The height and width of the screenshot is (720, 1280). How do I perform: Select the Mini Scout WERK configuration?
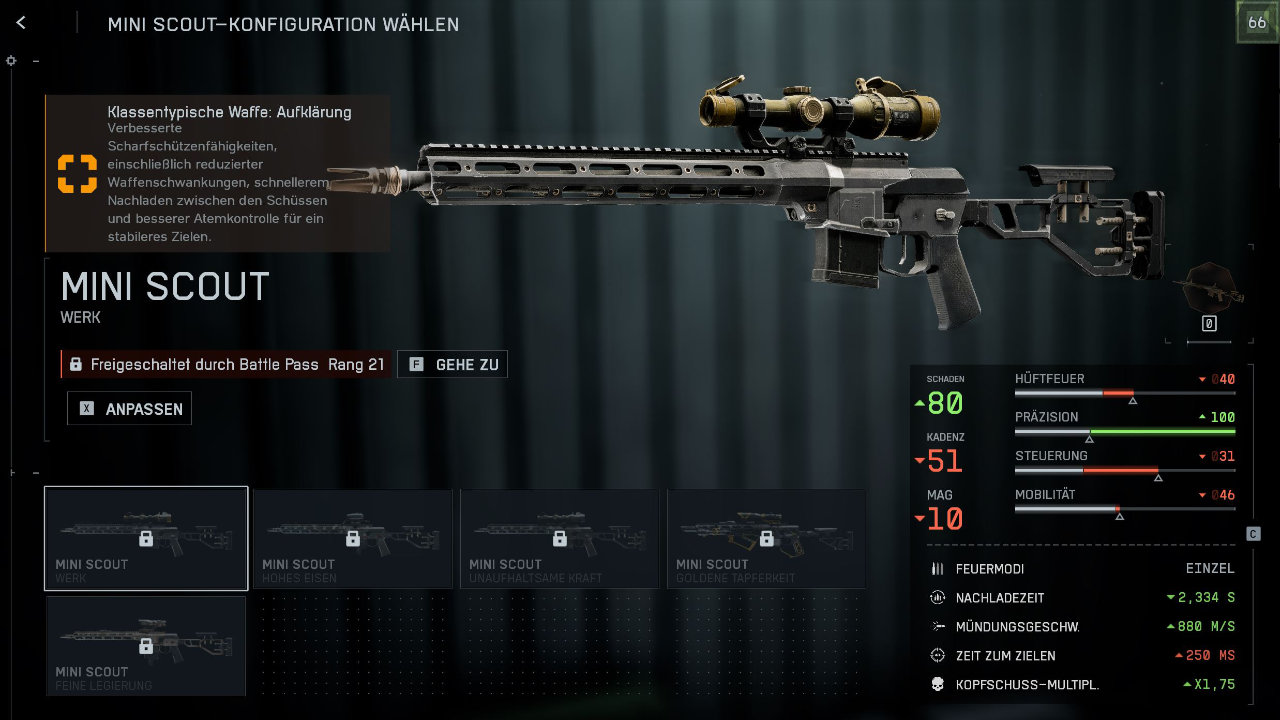tap(146, 538)
